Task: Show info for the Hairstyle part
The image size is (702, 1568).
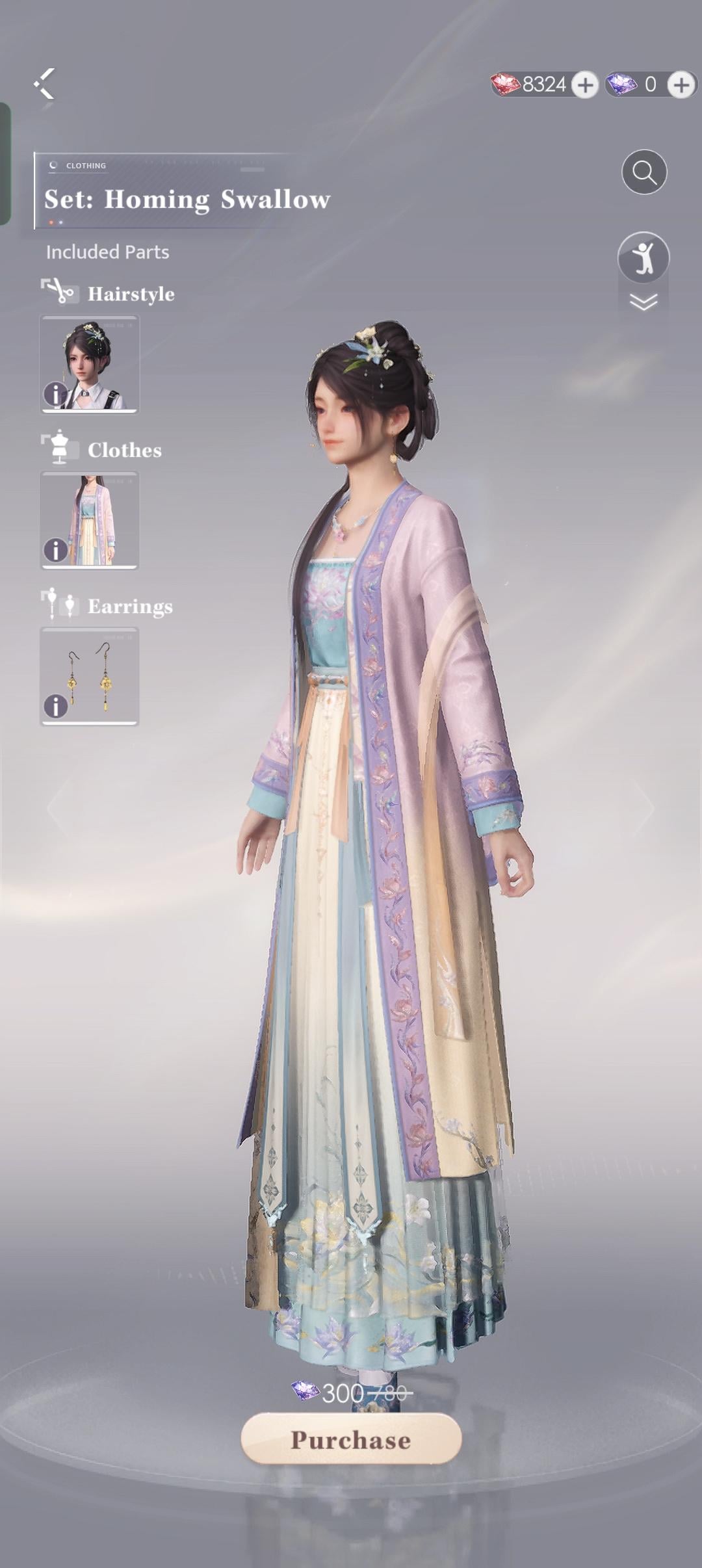Action: click(x=55, y=394)
